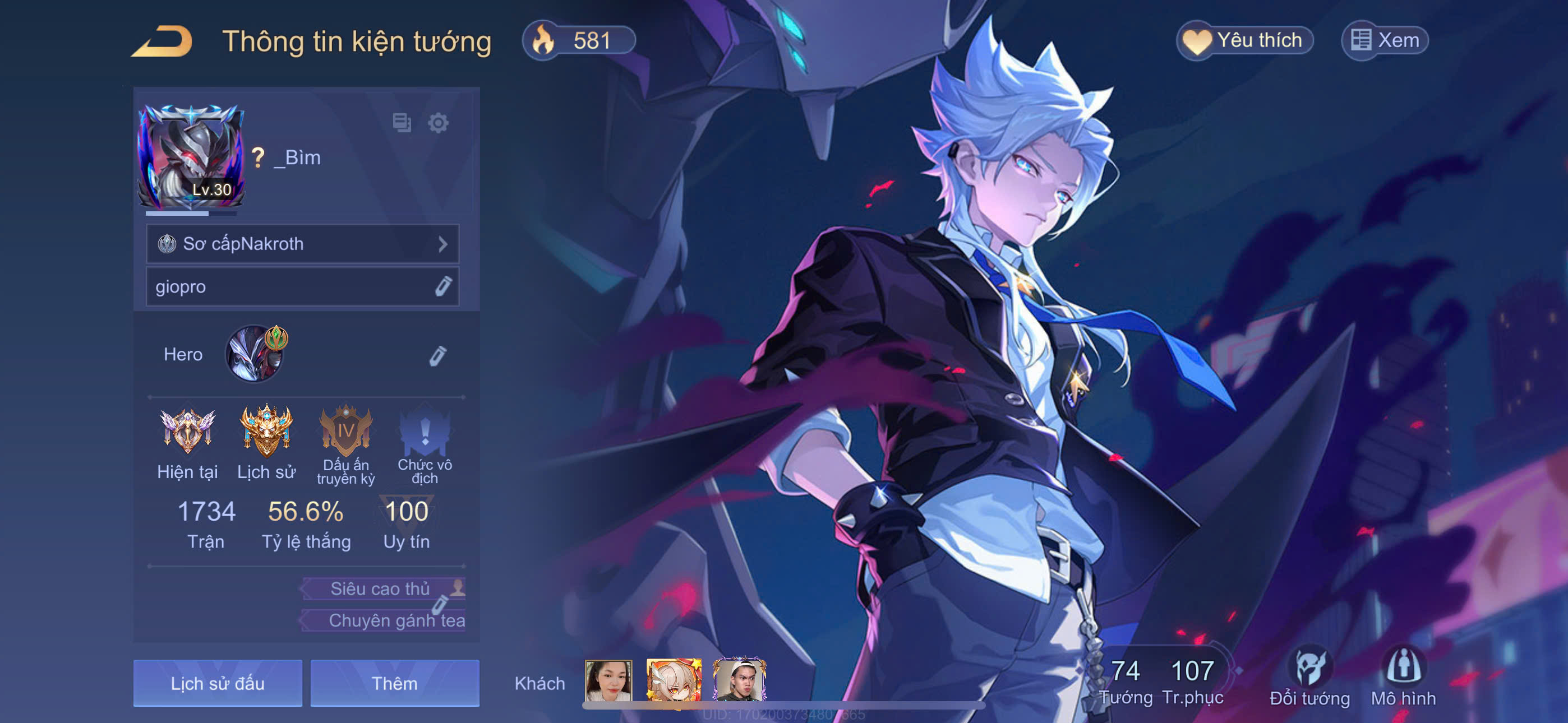
Task: Expand the Sơ cấpNakroth title row
Action: [x=302, y=244]
